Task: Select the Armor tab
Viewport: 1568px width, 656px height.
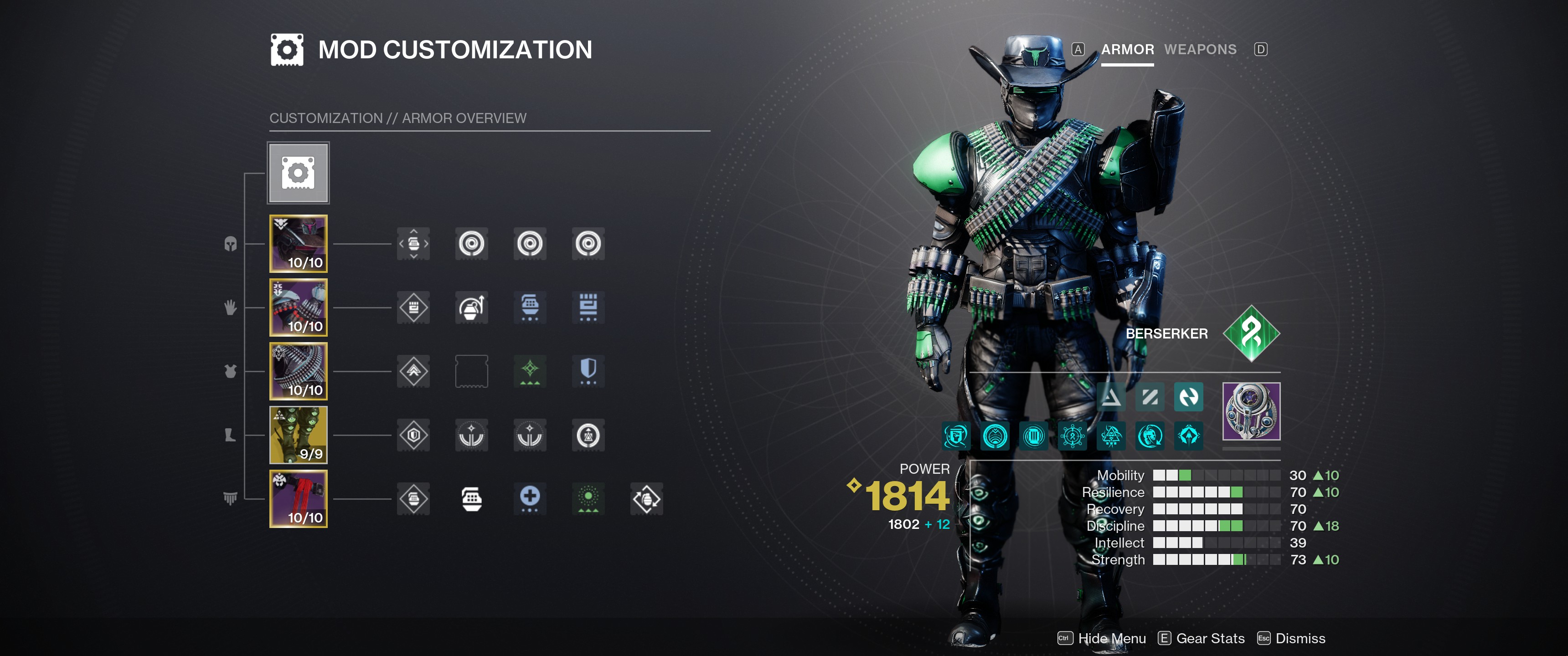Action: (x=1127, y=49)
